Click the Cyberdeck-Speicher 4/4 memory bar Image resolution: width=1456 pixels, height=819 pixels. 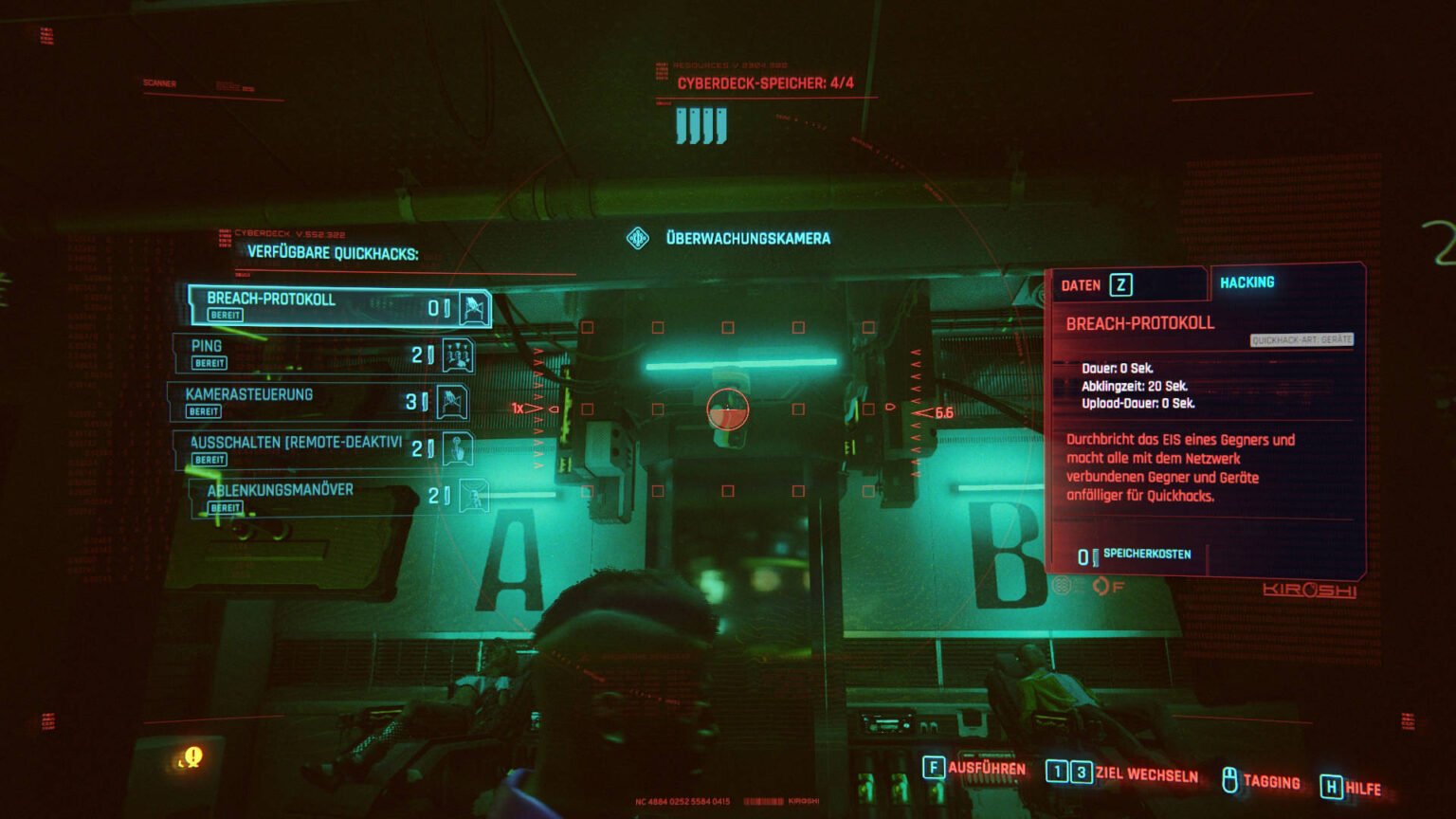(x=701, y=124)
